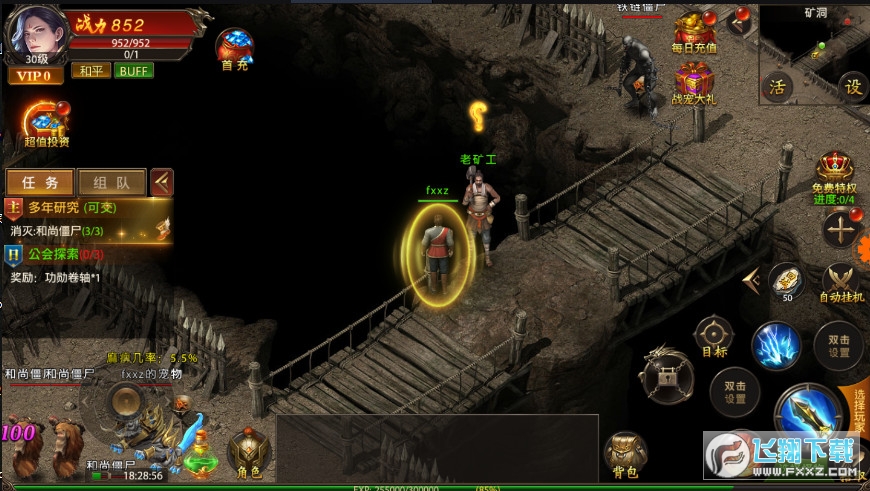Switch to the 组队 team tab
The height and width of the screenshot is (491, 870).
click(x=111, y=183)
